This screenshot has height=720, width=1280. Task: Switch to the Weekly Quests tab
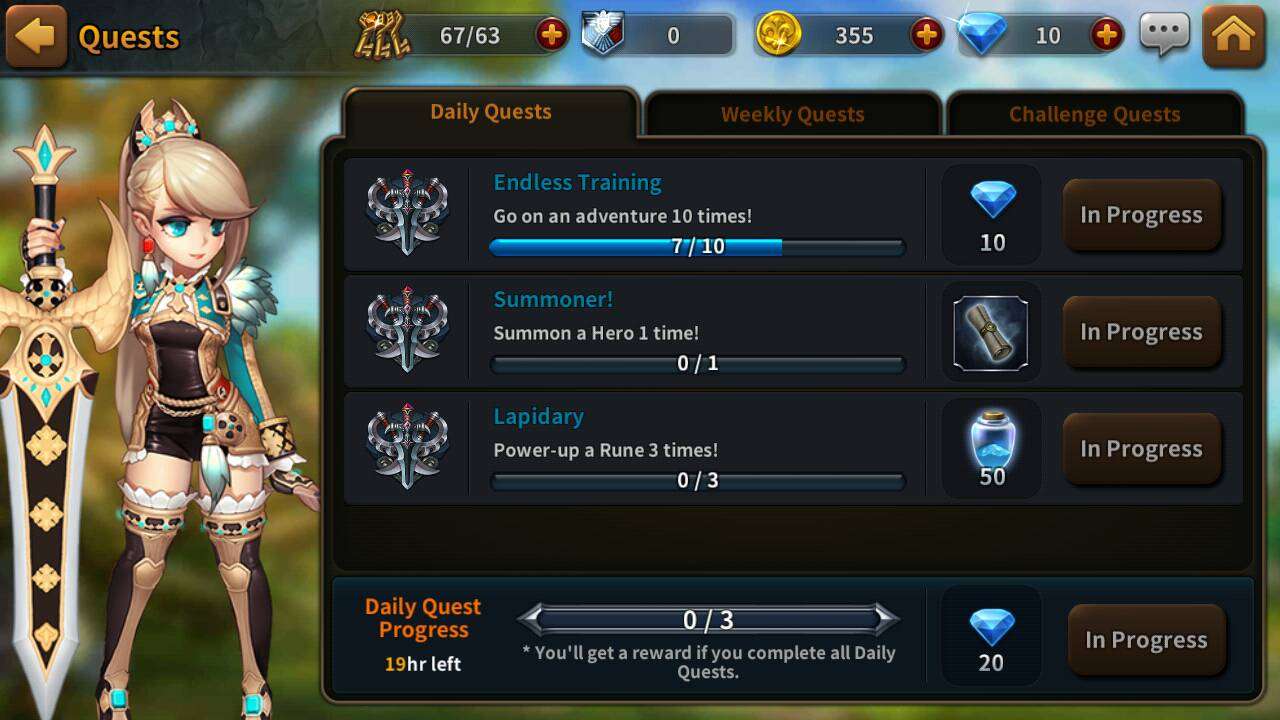tap(792, 114)
